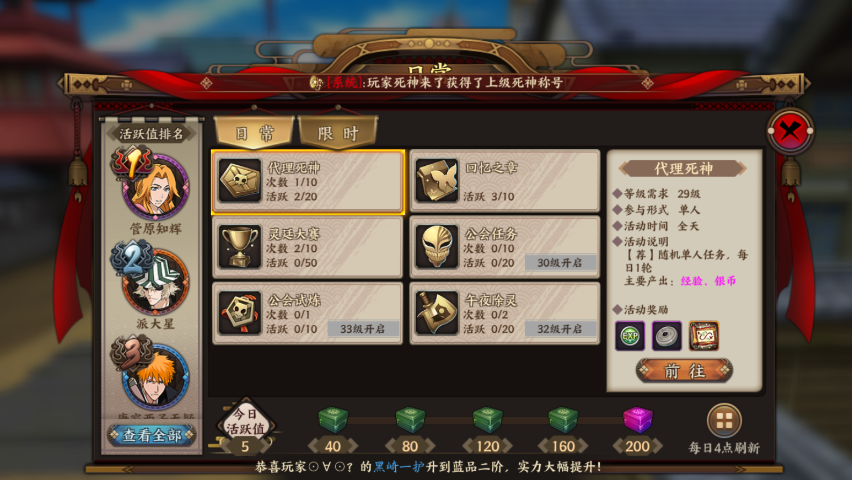View all rankings with 查看全部
The height and width of the screenshot is (480, 852).
point(152,435)
